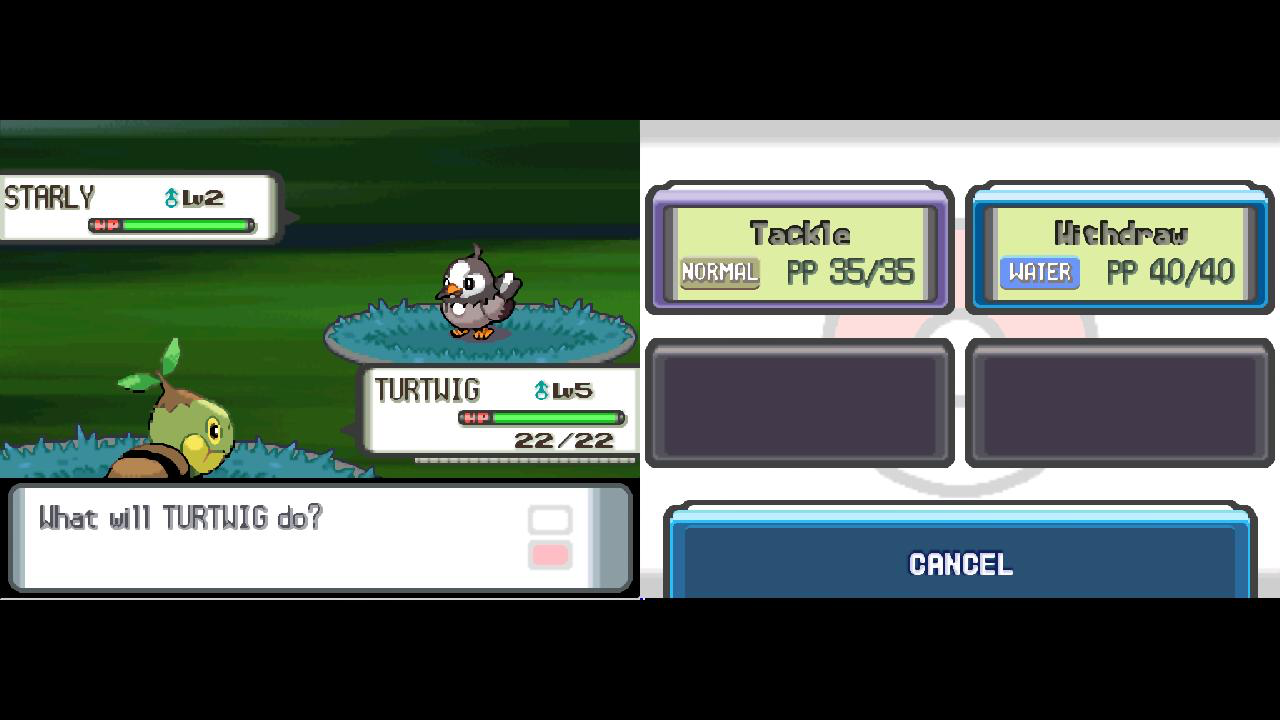The image size is (1280, 720).
Task: Click Starly's green HP bar
Action: point(185,222)
